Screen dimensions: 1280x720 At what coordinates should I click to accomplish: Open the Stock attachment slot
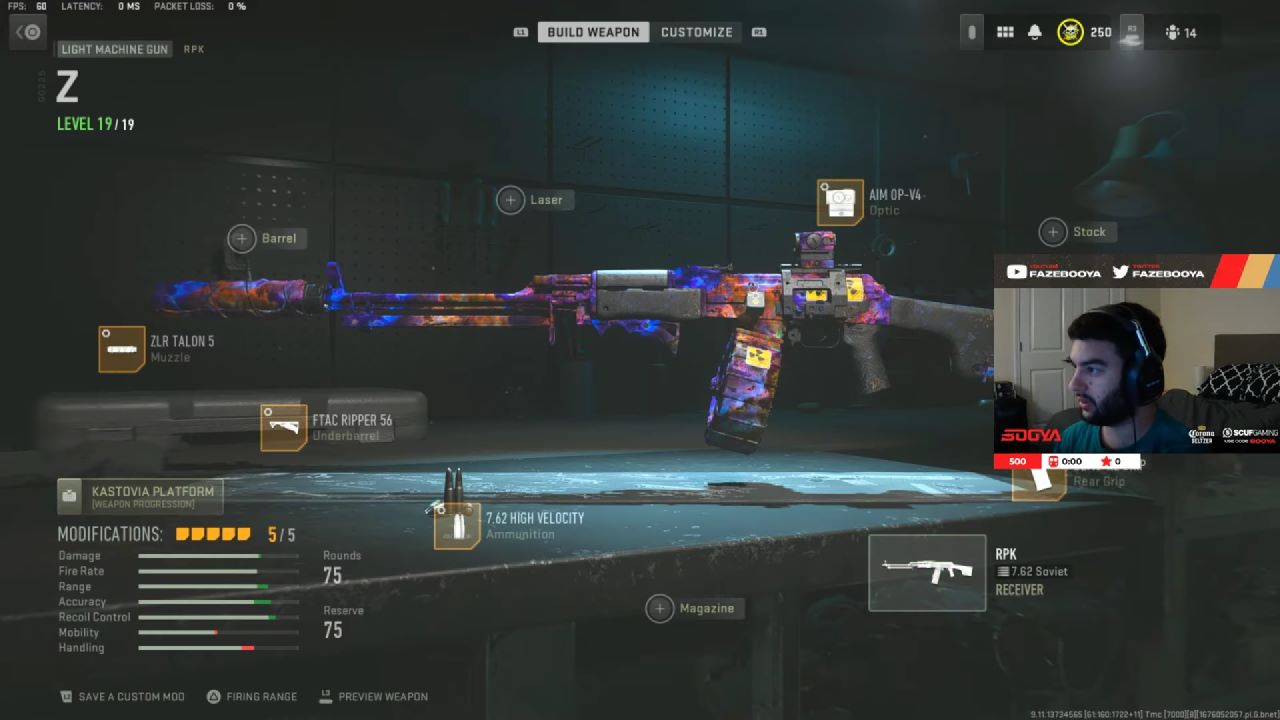pos(1052,231)
